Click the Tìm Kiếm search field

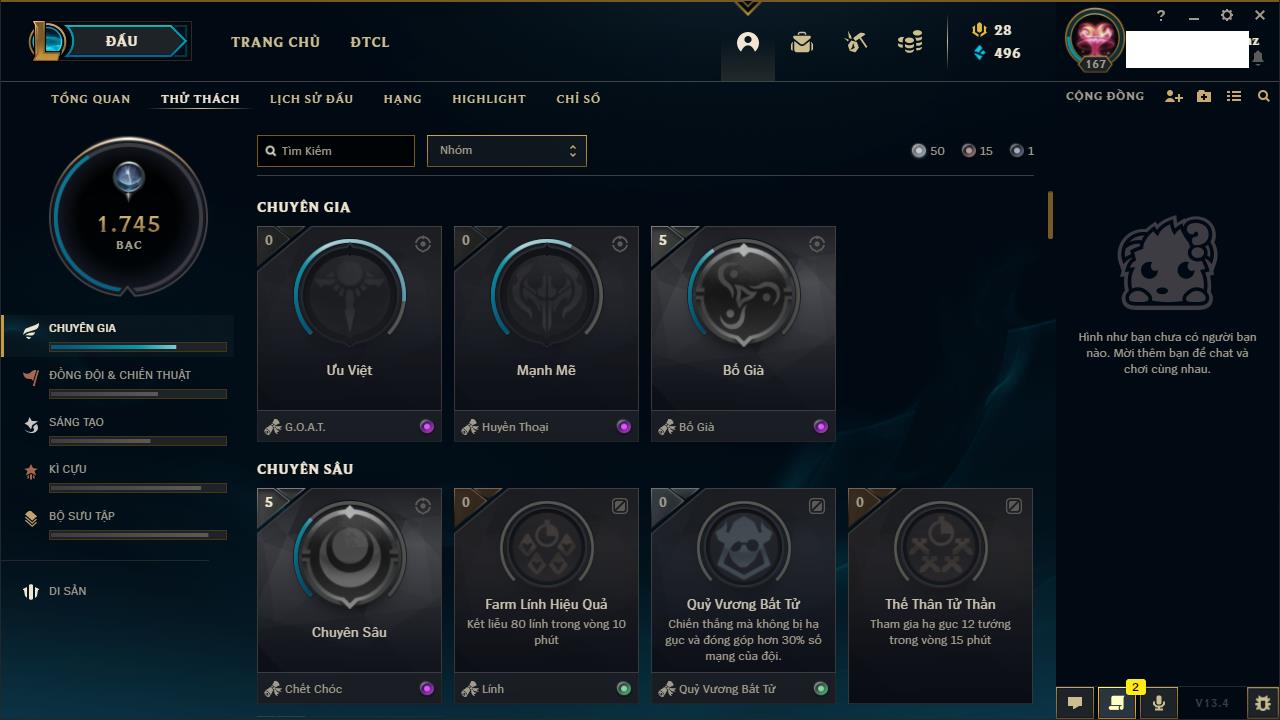click(336, 151)
